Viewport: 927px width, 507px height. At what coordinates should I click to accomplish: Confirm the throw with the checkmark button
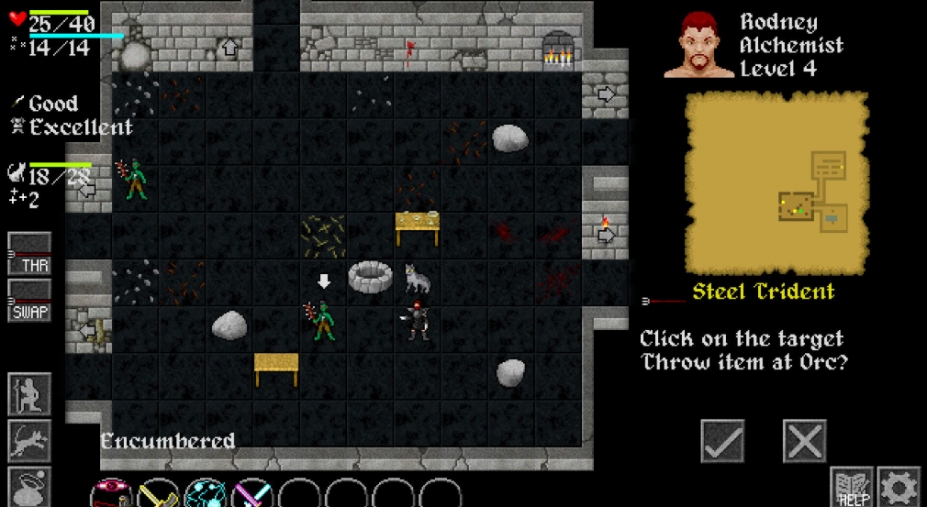click(x=722, y=440)
